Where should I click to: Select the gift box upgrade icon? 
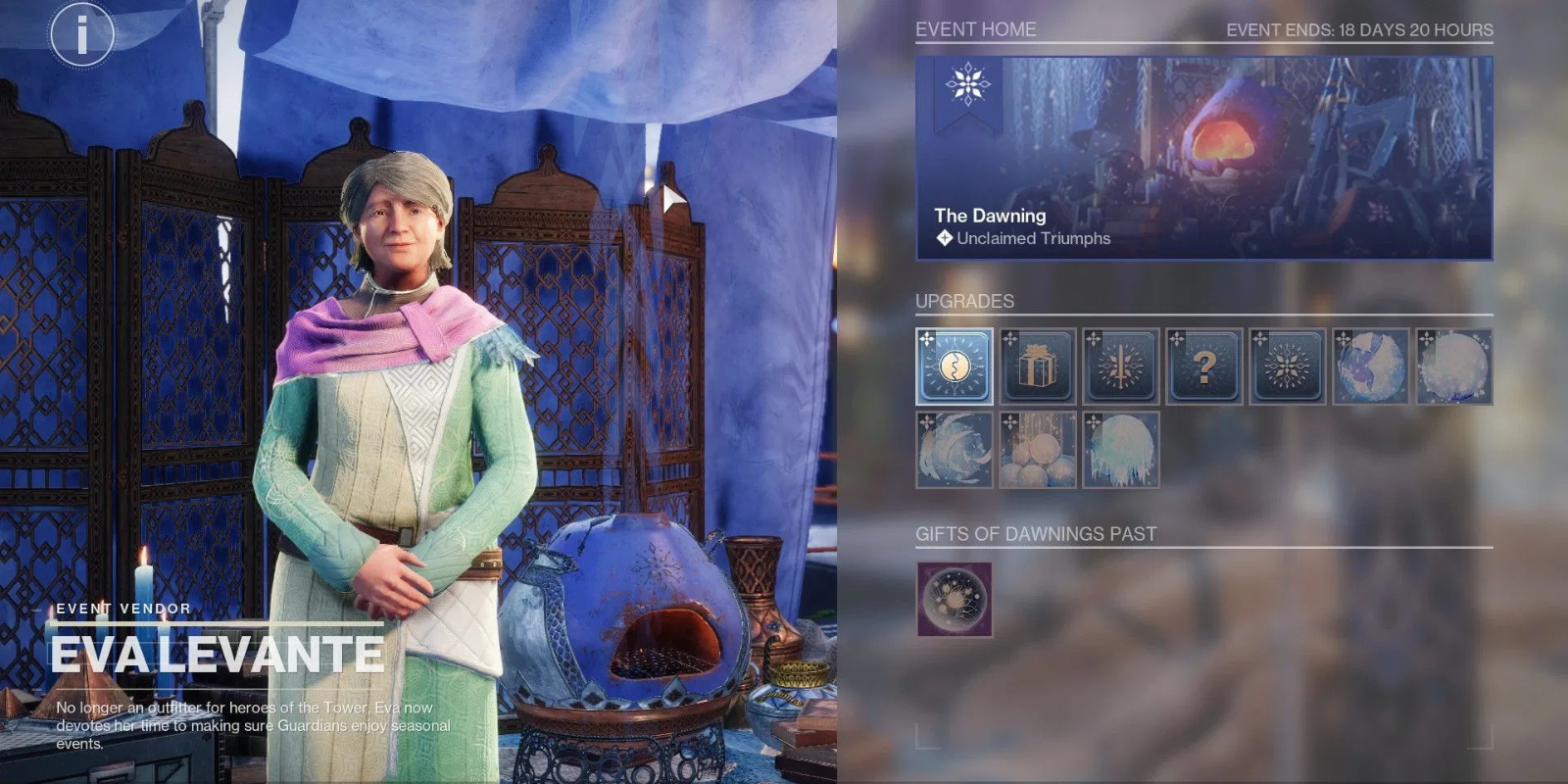1036,367
